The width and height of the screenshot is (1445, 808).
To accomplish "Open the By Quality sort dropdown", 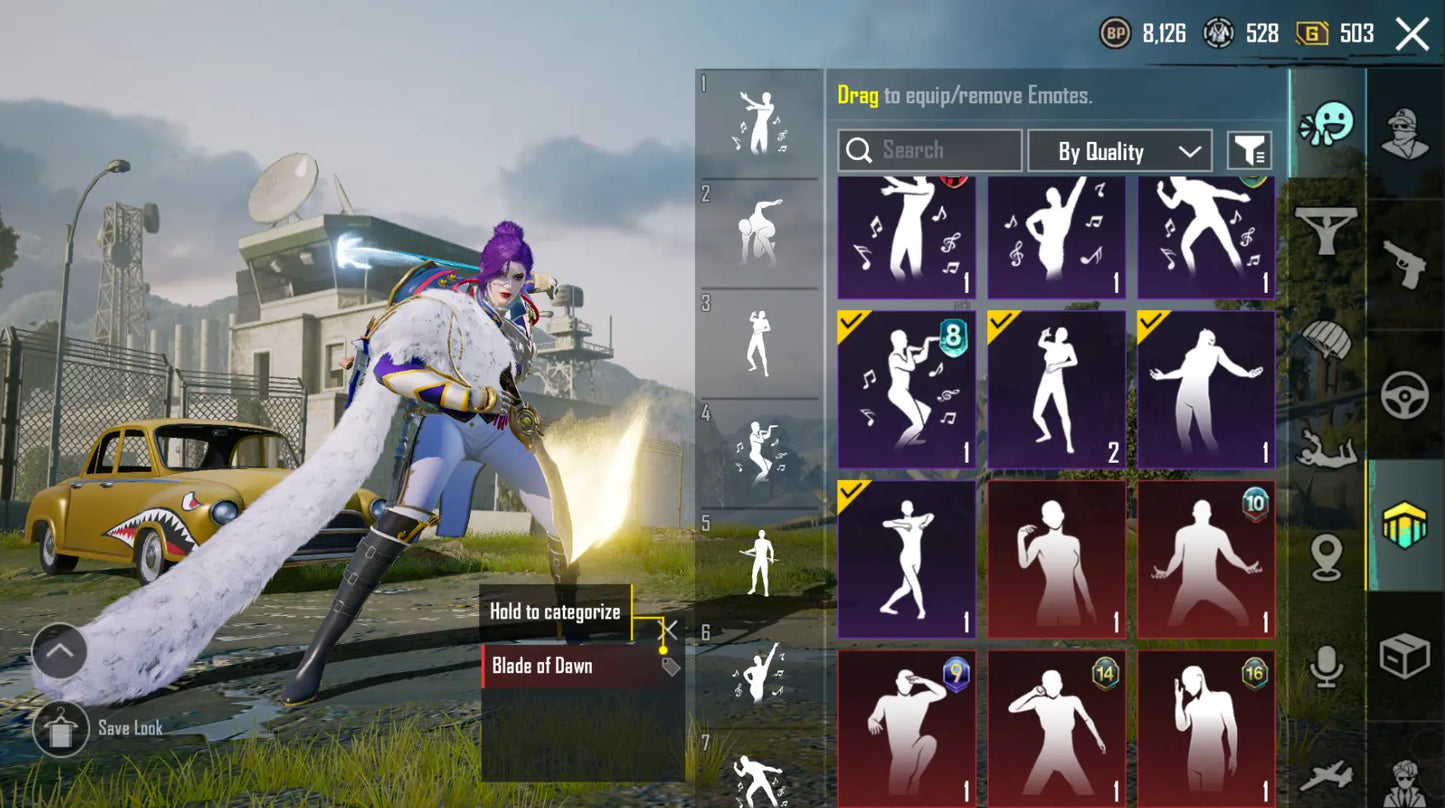I will tap(1119, 152).
